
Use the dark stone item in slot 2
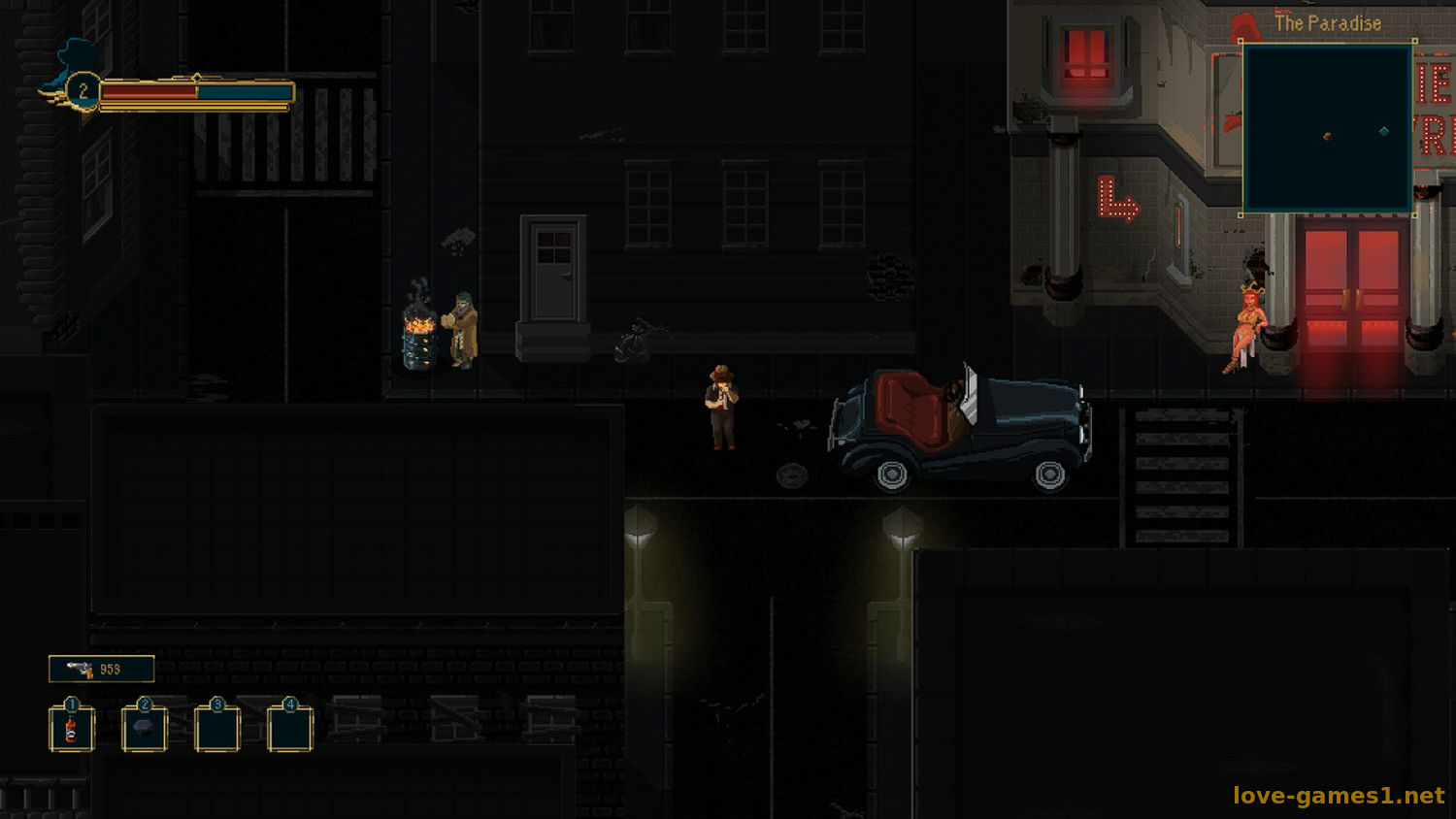(145, 729)
